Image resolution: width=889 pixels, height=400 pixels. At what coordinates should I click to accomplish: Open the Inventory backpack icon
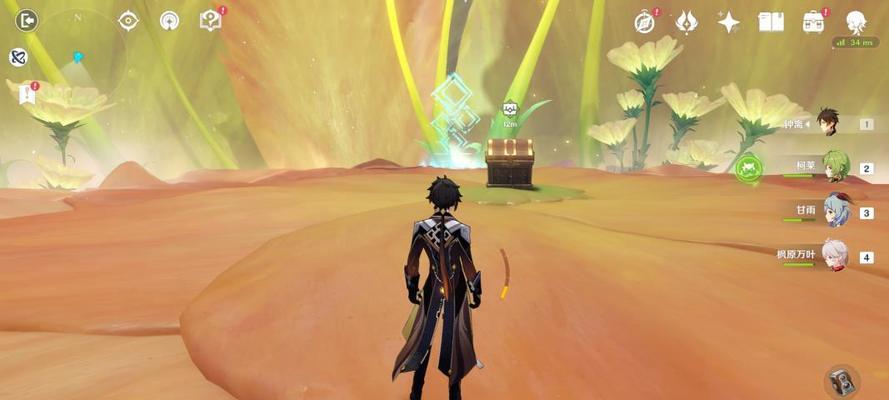click(813, 22)
